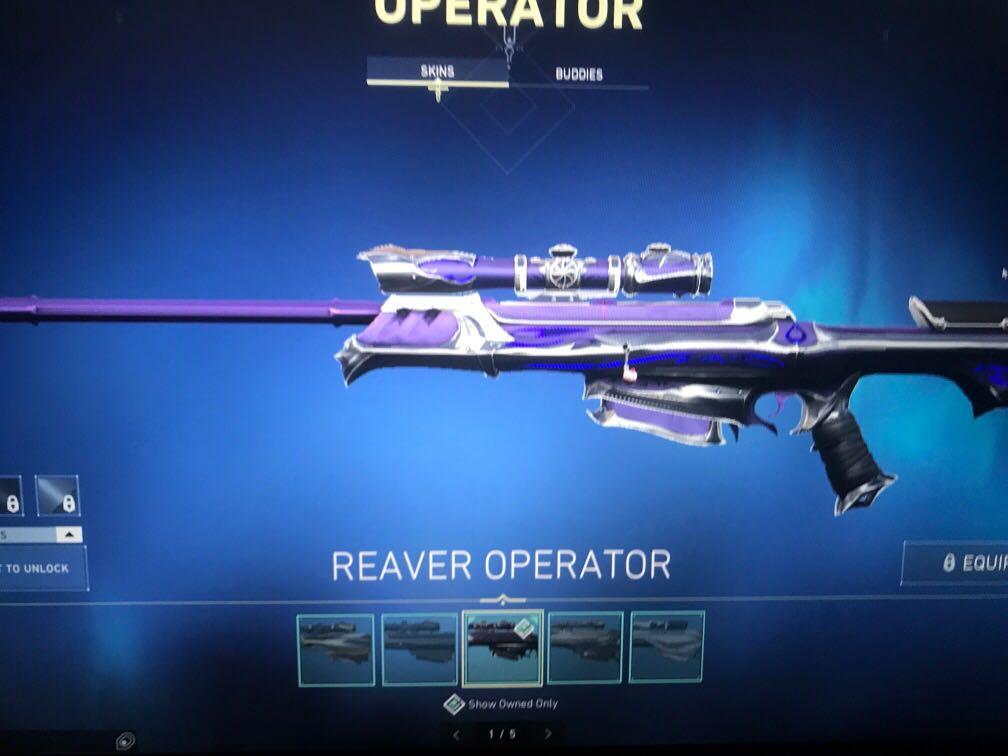This screenshot has height=756, width=1008.
Task: Go to the next skin page arrow
Action: point(548,734)
